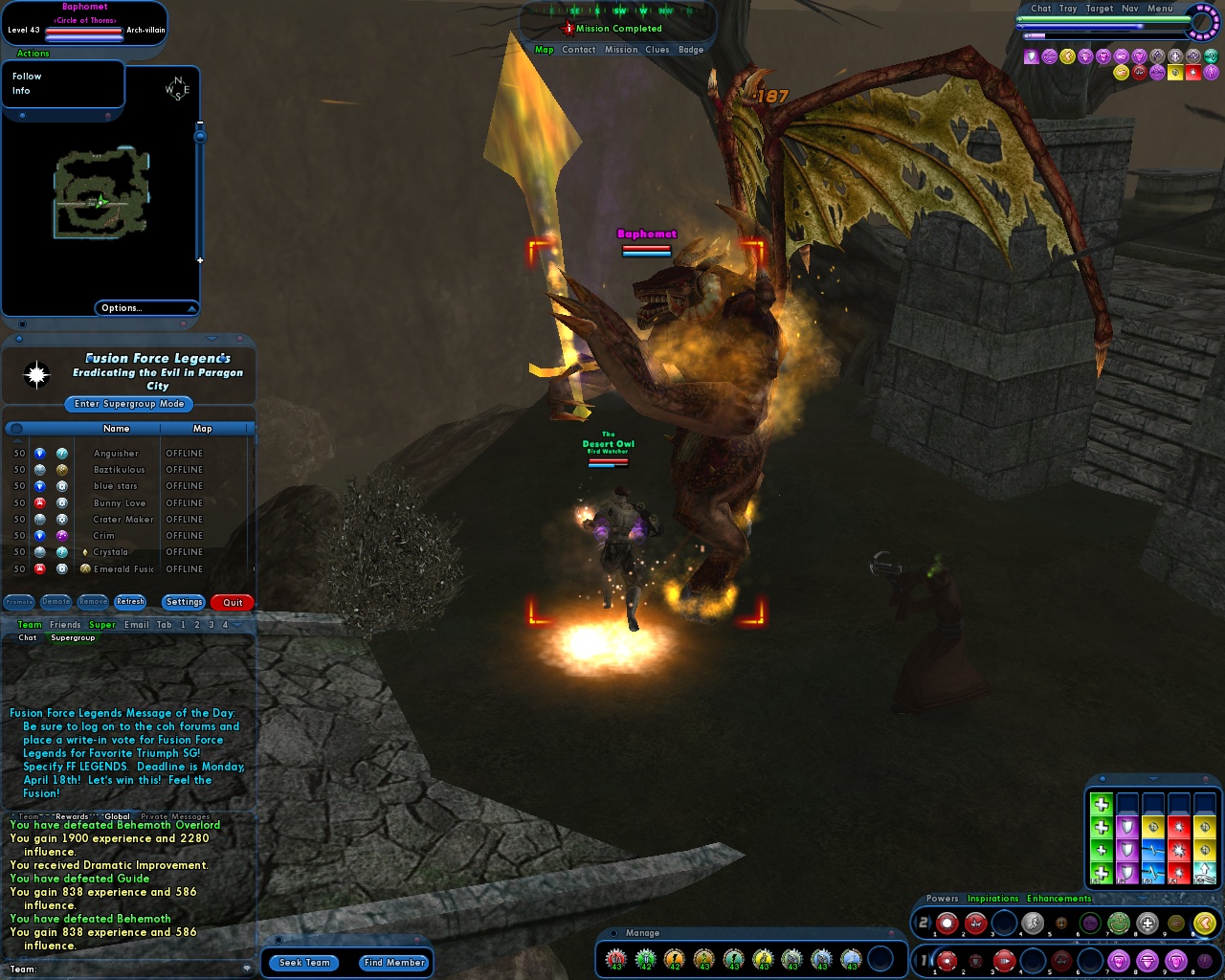
Task: Click the Seek Team button
Action: click(x=302, y=963)
